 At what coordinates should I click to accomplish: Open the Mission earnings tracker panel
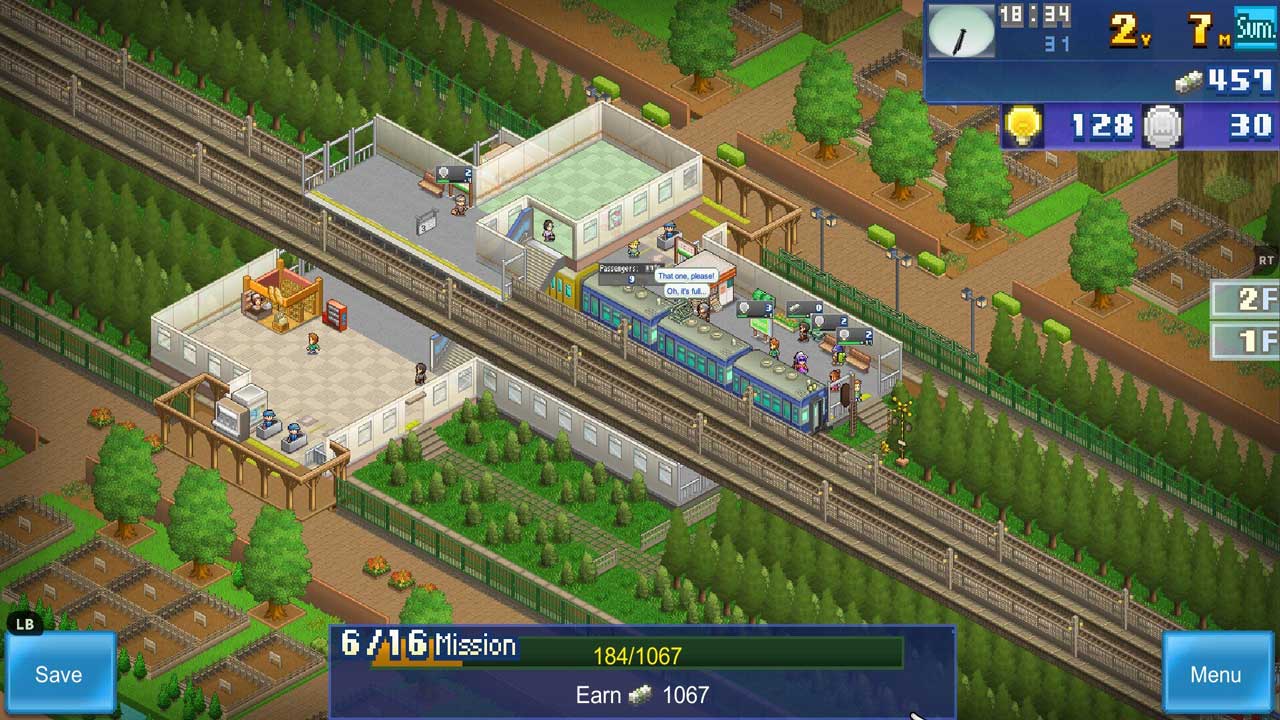640,672
